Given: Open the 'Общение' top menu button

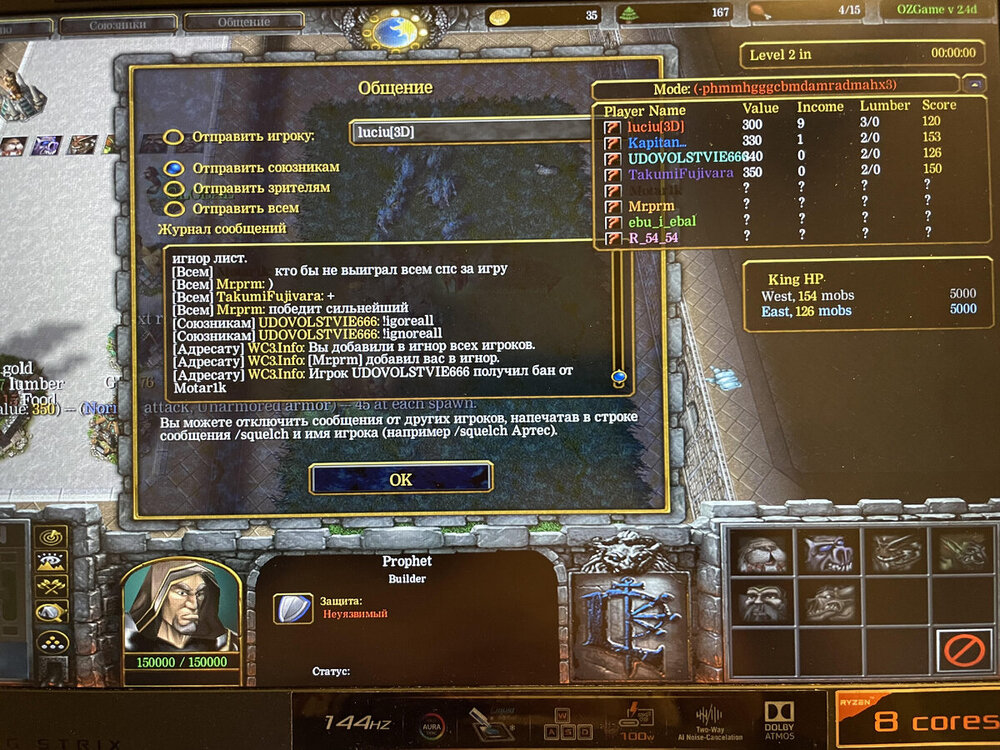Looking at the screenshot, I should coord(243,23).
